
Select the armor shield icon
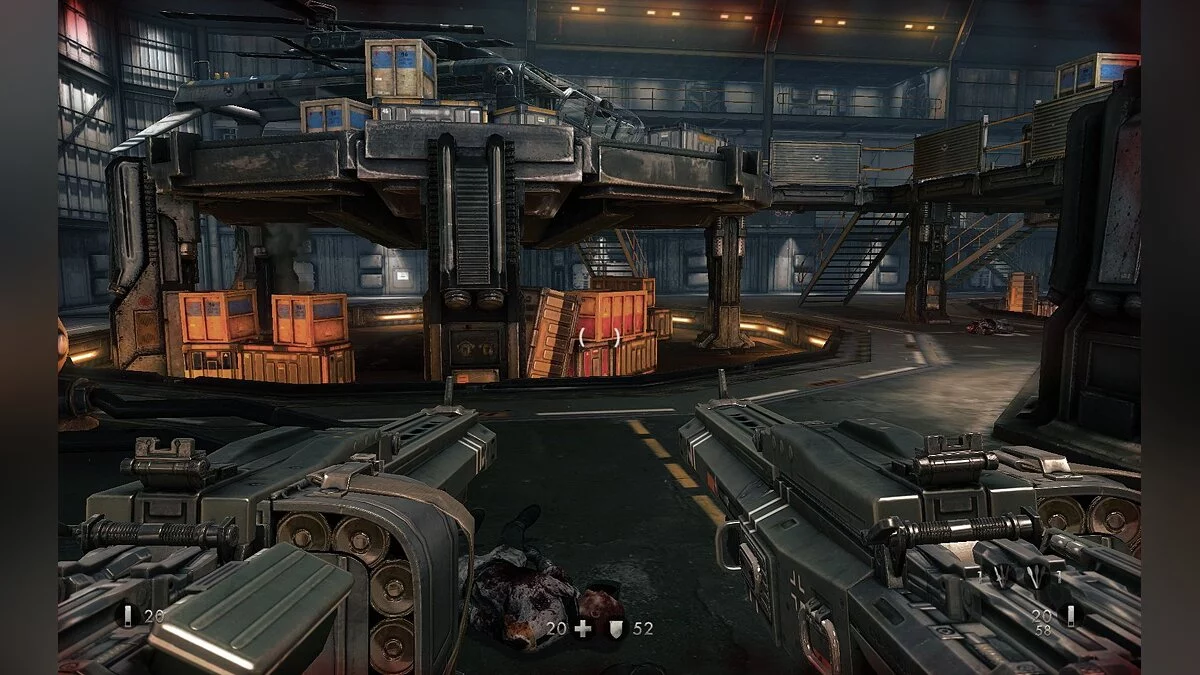(615, 629)
